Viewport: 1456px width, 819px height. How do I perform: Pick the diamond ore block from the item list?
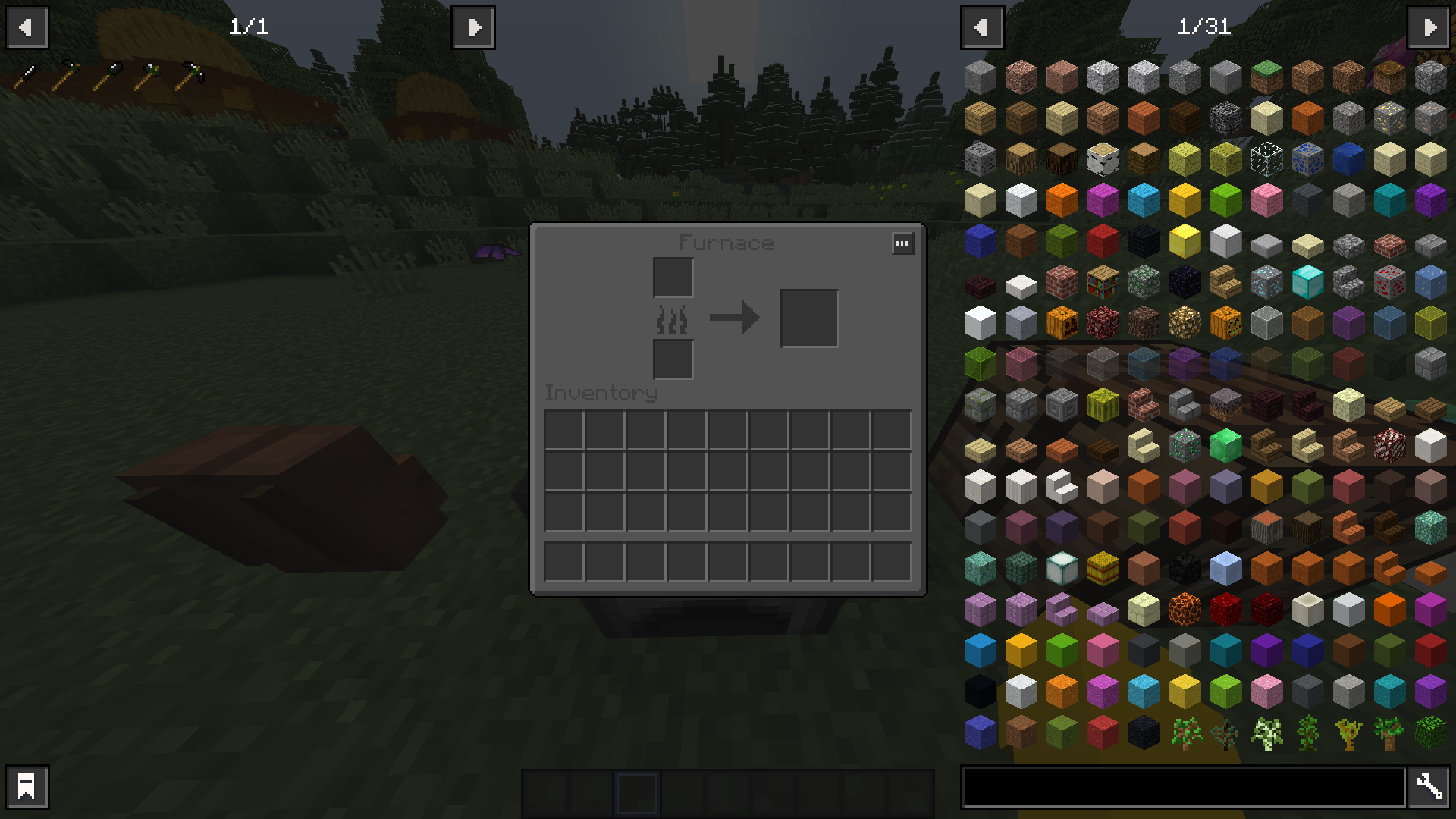pyautogui.click(x=1266, y=281)
